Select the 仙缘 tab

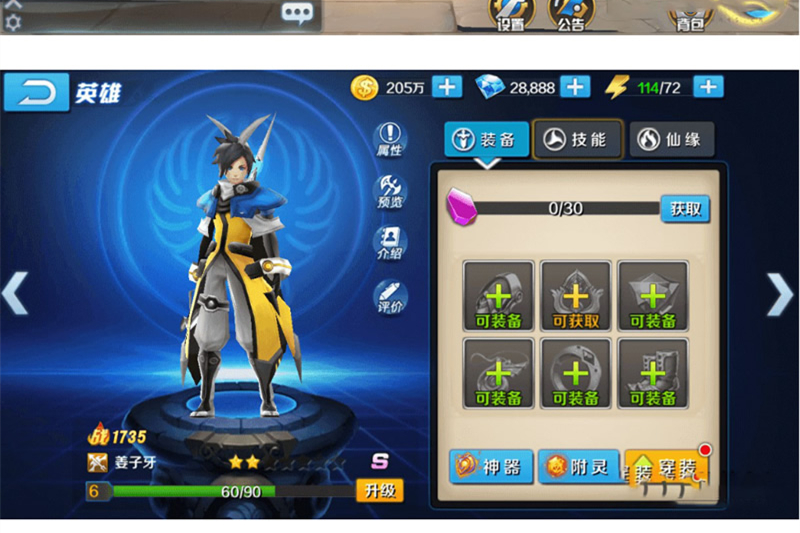[672, 140]
